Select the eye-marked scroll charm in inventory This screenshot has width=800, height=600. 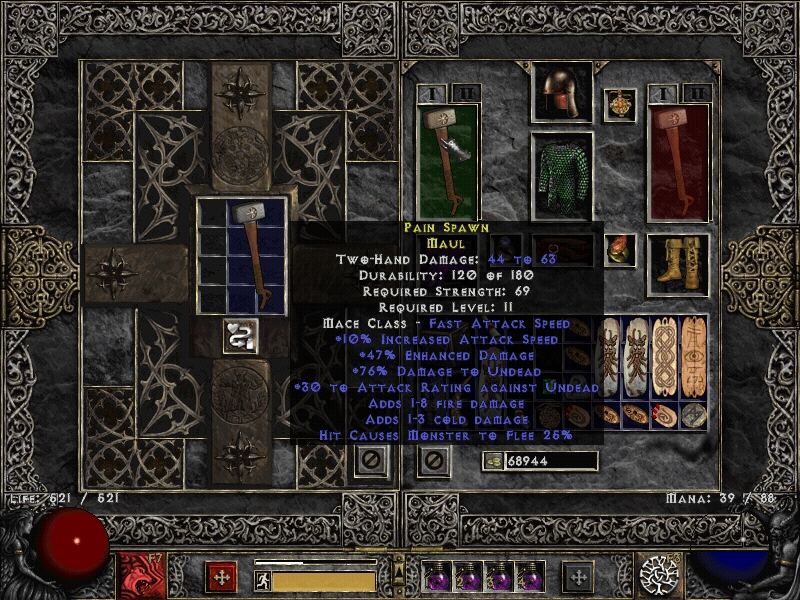[694, 357]
